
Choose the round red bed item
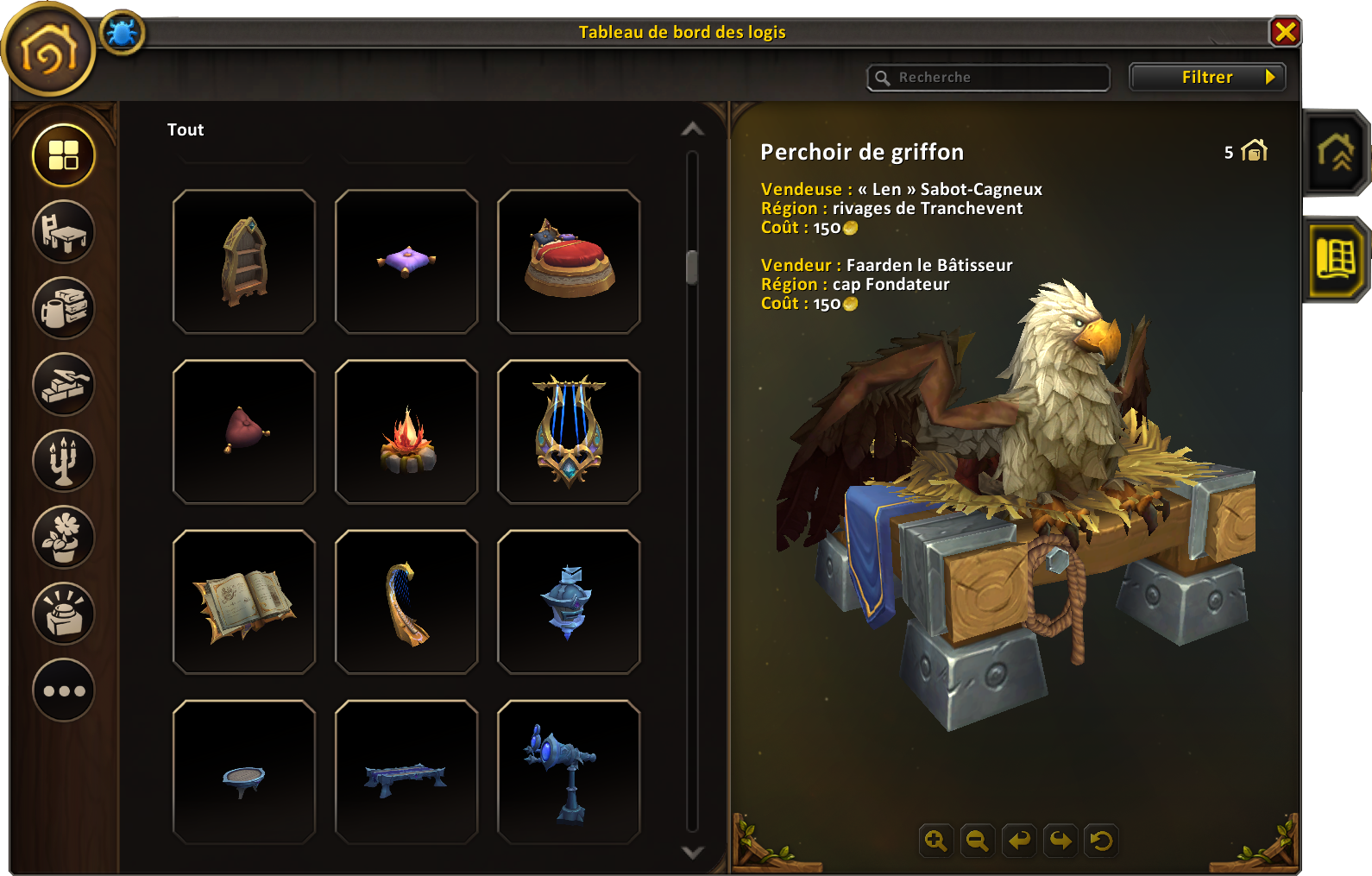click(569, 262)
